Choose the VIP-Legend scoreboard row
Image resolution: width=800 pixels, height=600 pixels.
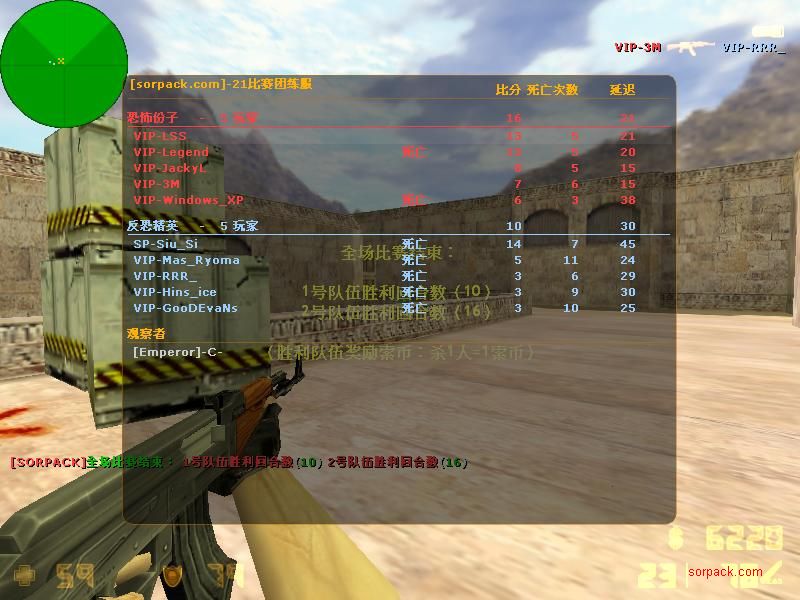click(171, 152)
